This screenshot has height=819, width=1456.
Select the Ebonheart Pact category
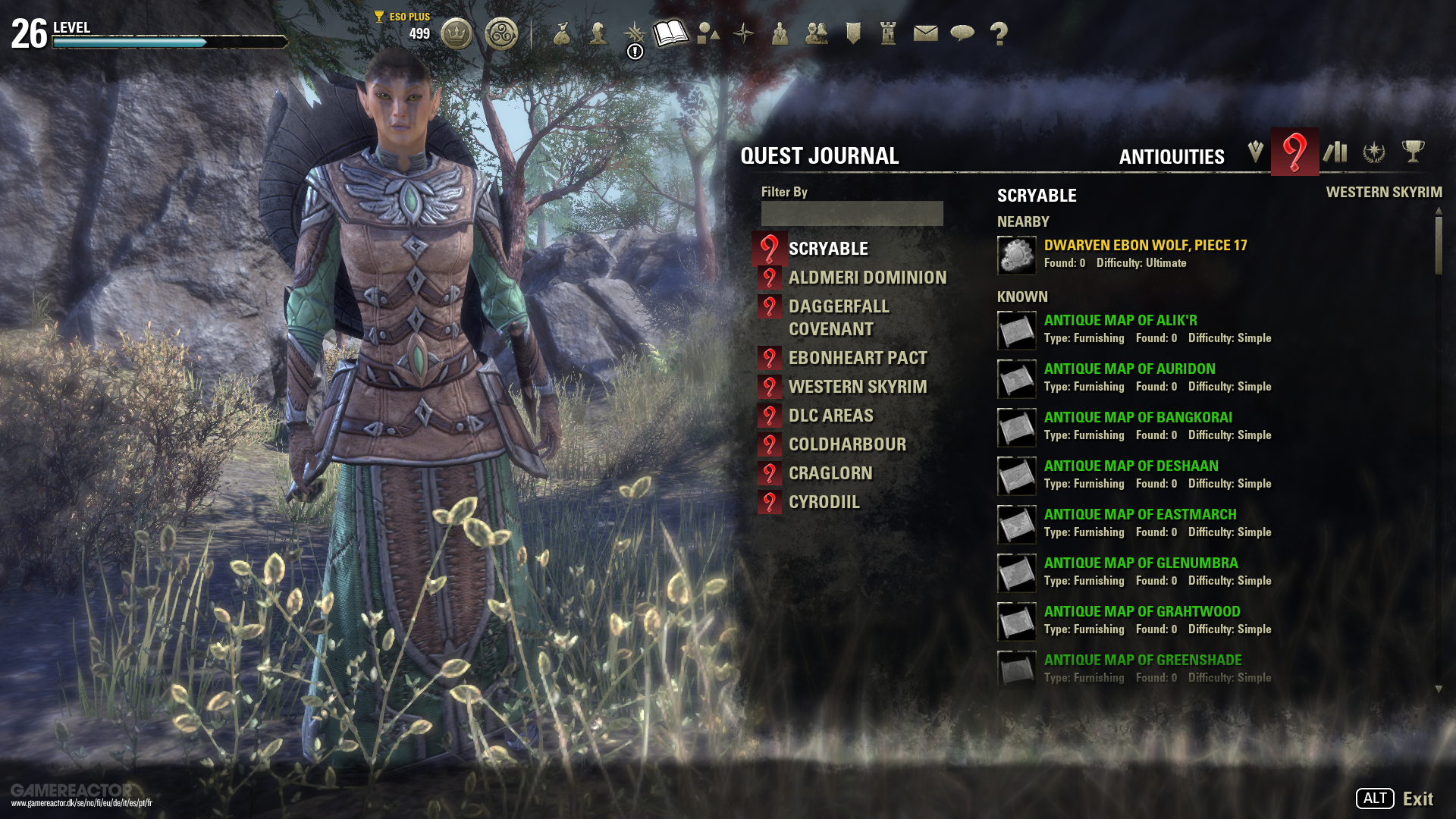(857, 358)
